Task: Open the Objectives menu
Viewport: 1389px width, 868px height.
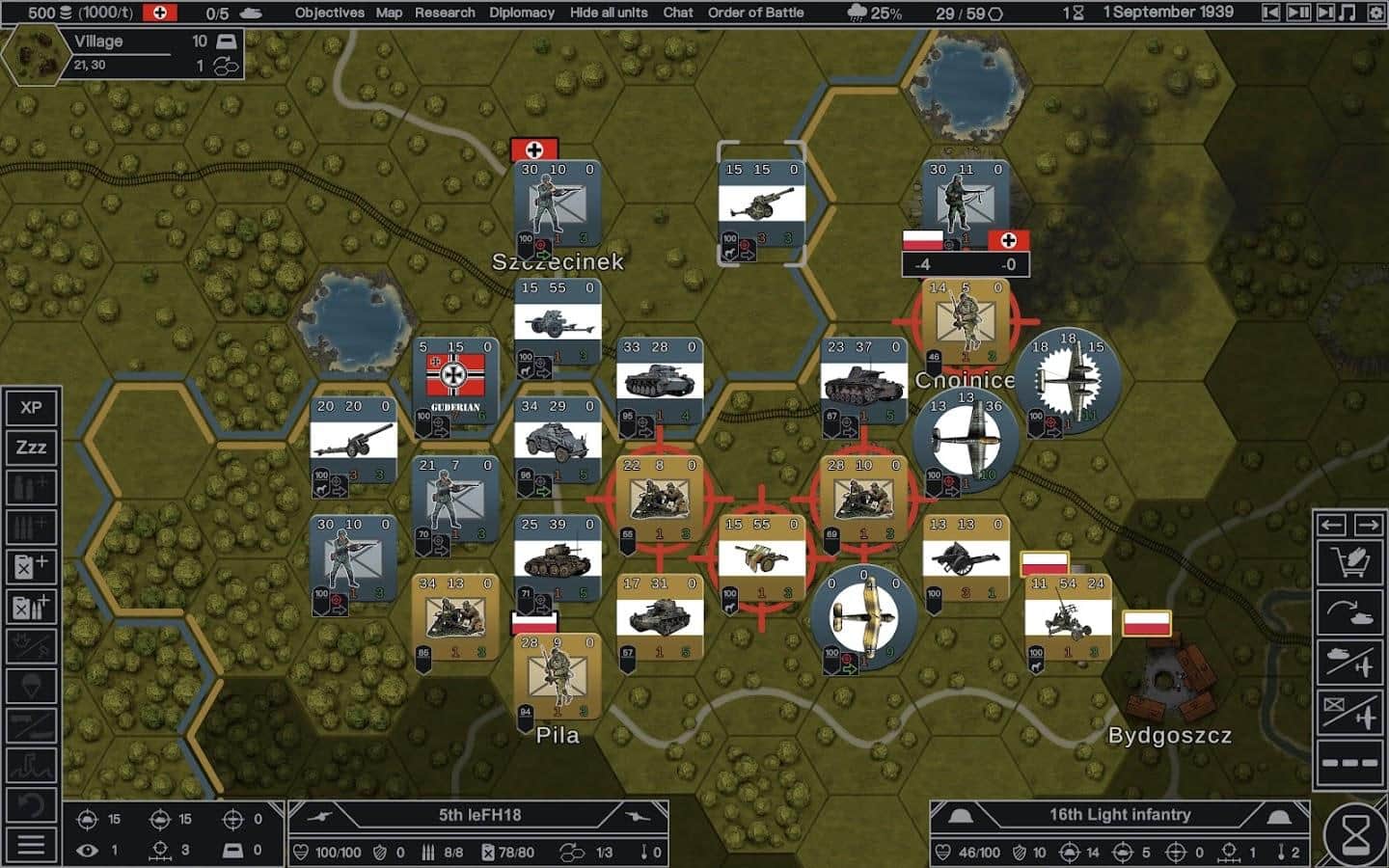Action: pos(329,13)
